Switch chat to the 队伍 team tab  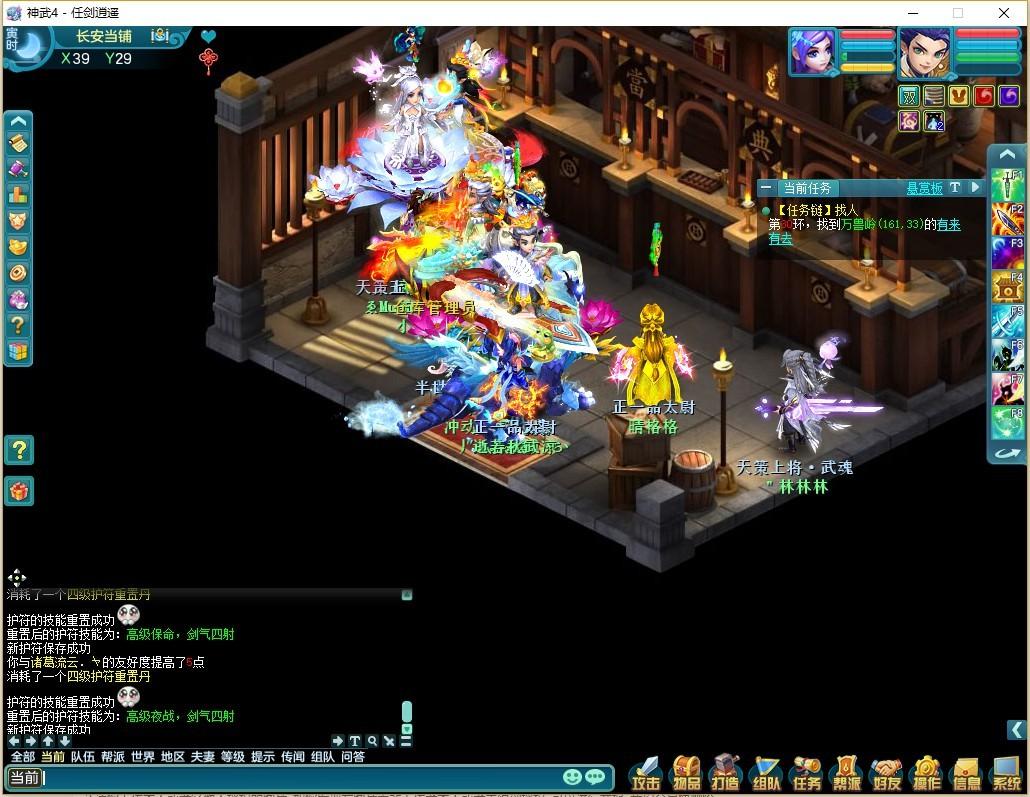tap(83, 757)
